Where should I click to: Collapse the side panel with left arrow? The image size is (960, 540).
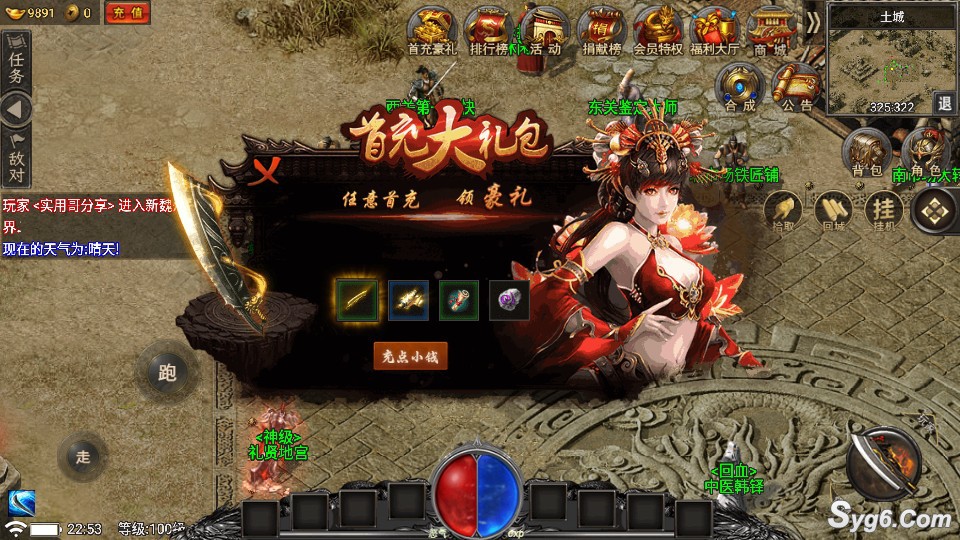[x=16, y=110]
